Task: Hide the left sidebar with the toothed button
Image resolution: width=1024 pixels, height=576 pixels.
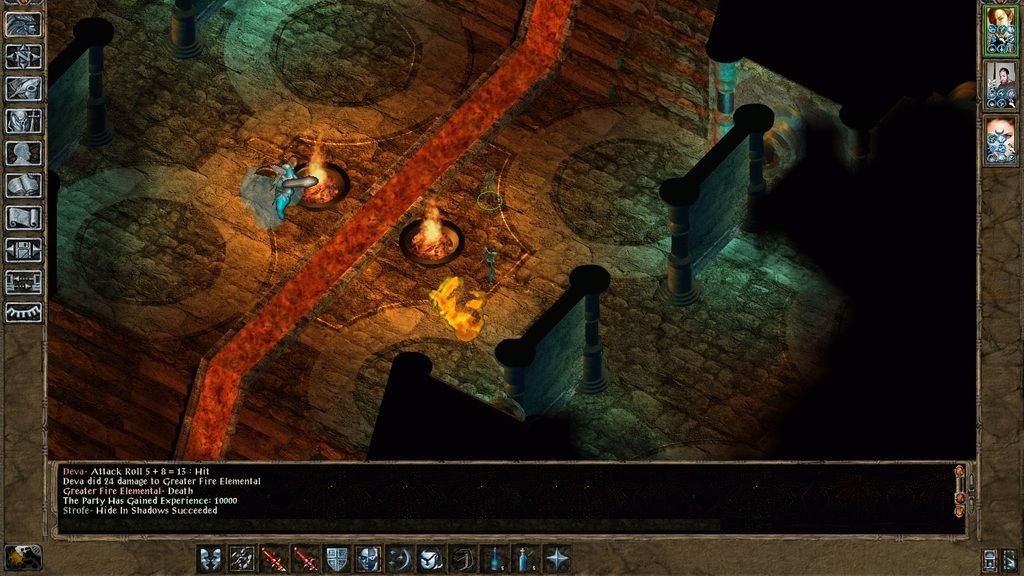Action: 22,312
